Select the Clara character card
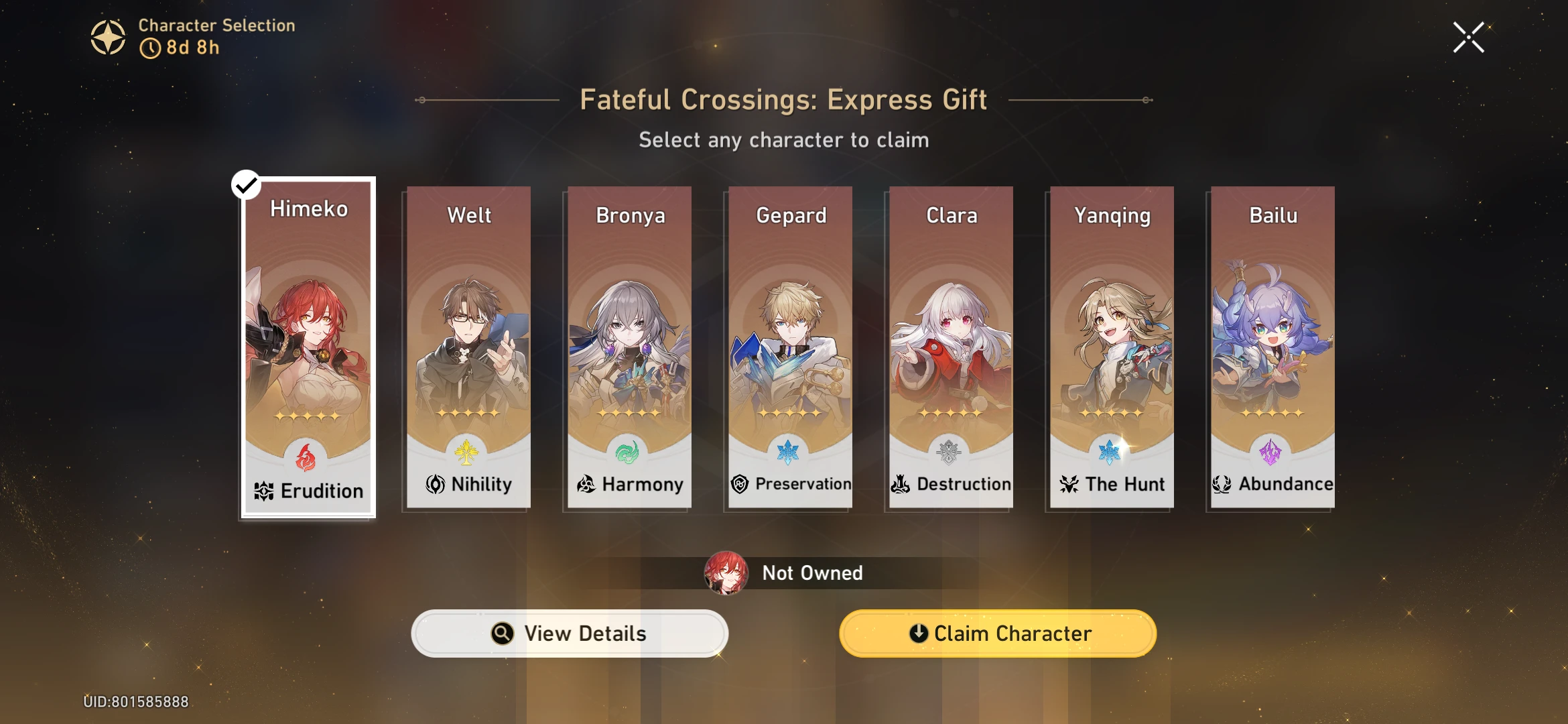The height and width of the screenshot is (724, 1568). point(950,335)
